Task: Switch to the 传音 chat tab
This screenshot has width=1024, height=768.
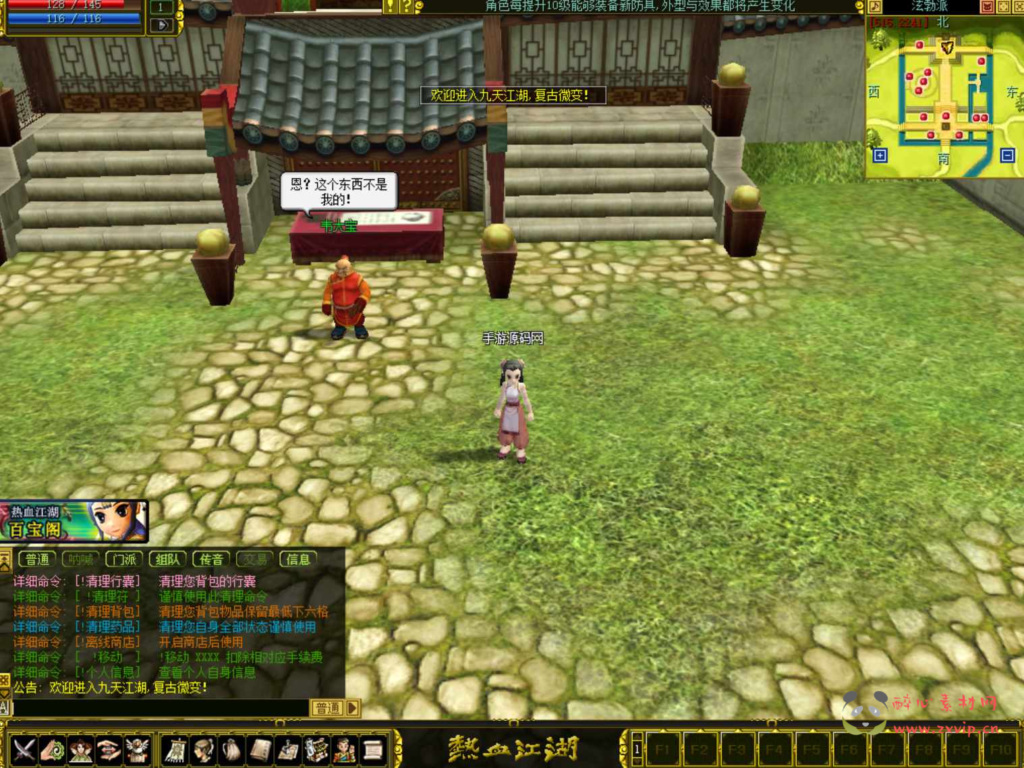Action: 211,559
